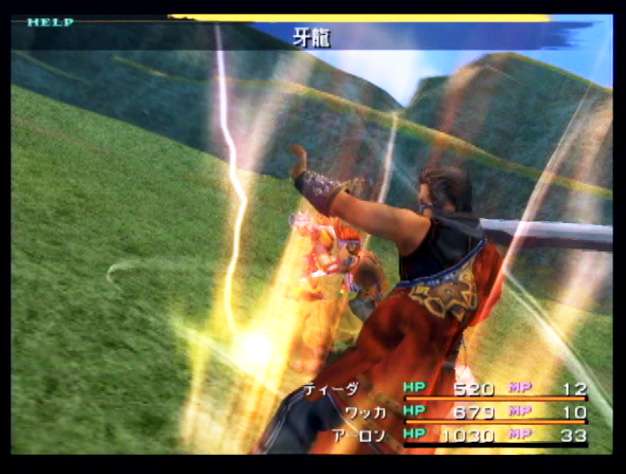Open the HELP label
This screenshot has width=626, height=474.
tap(50, 22)
